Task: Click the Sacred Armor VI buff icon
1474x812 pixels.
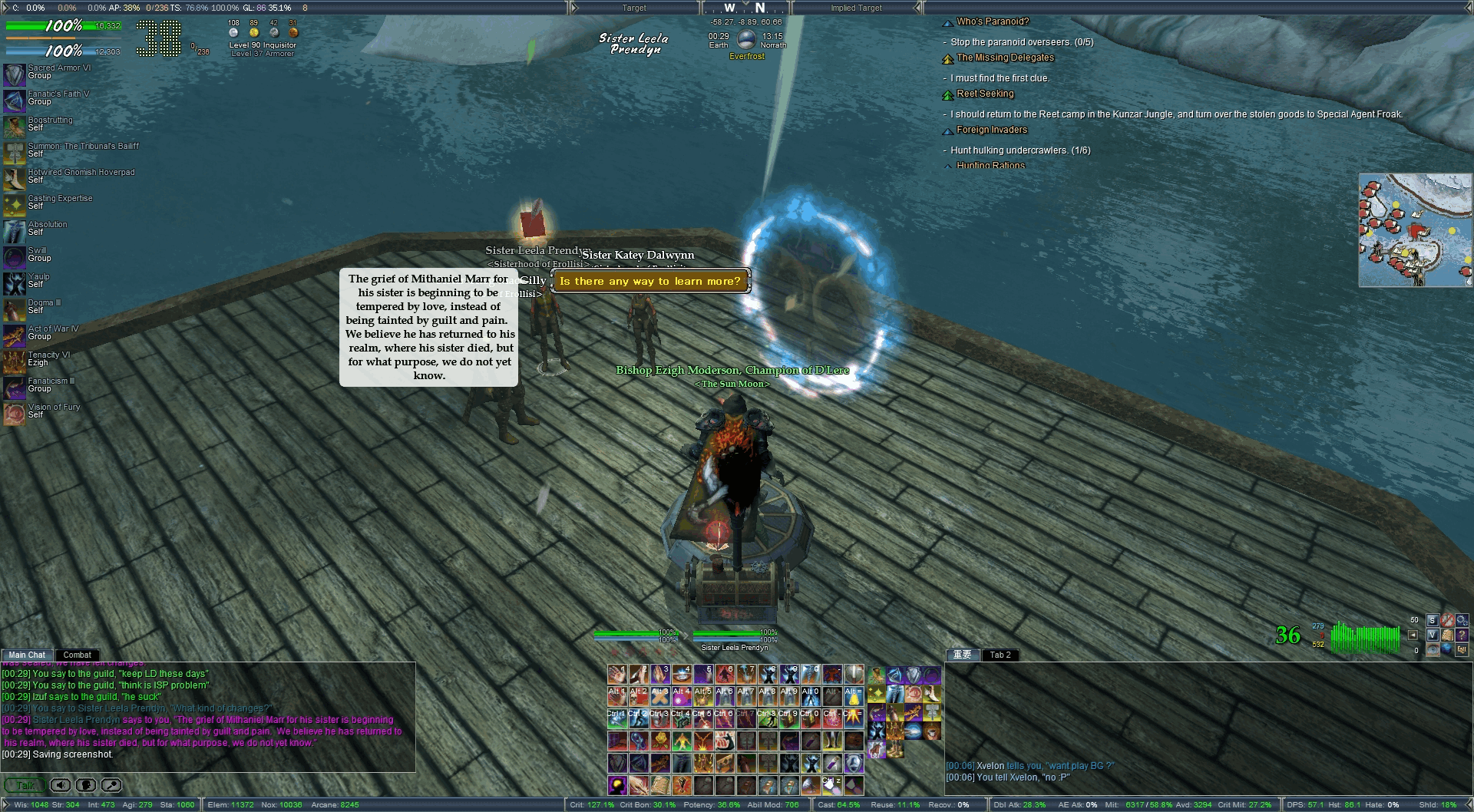Action: (x=14, y=74)
